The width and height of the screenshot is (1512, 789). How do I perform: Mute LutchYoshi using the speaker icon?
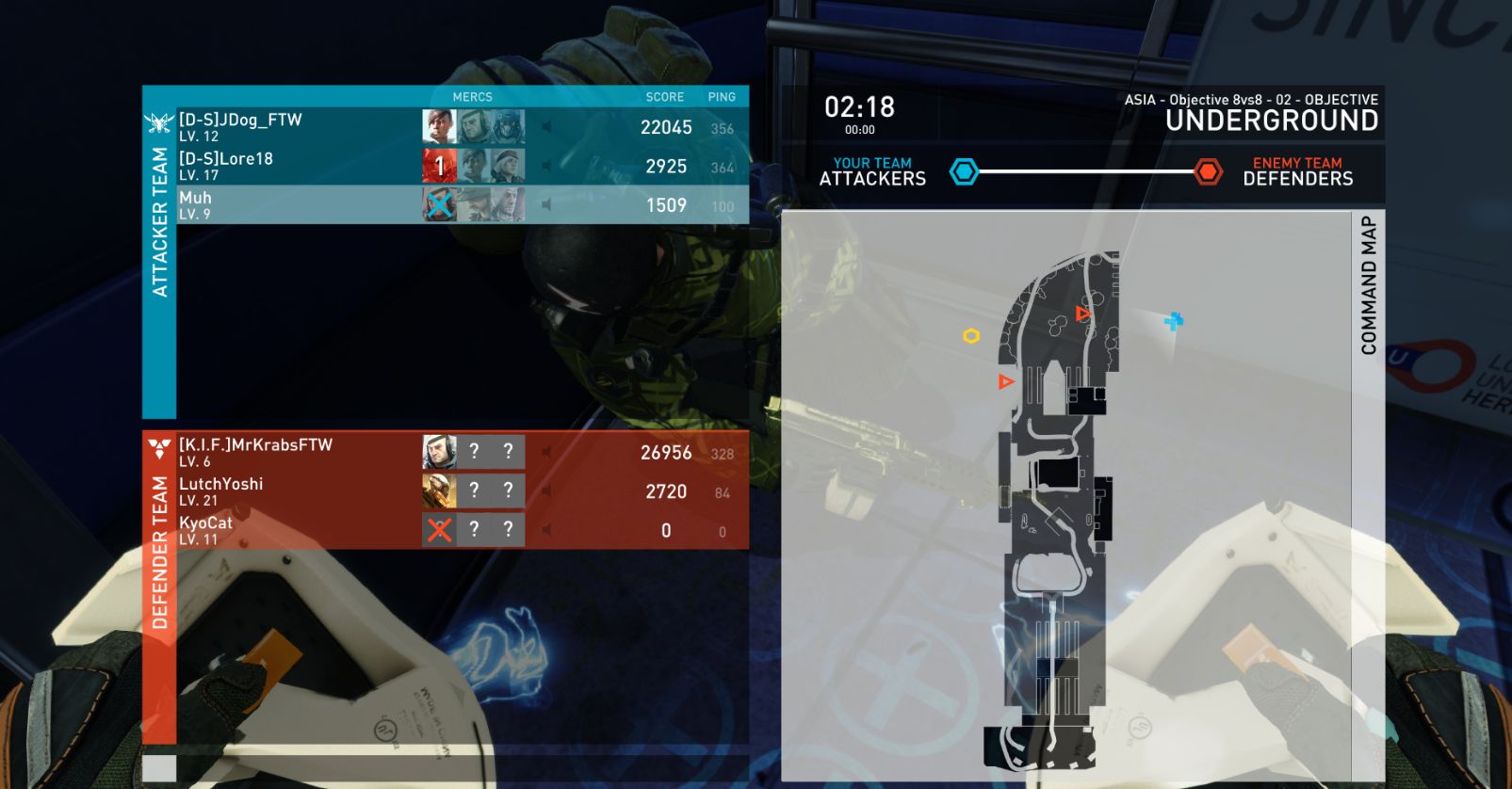pos(546,491)
